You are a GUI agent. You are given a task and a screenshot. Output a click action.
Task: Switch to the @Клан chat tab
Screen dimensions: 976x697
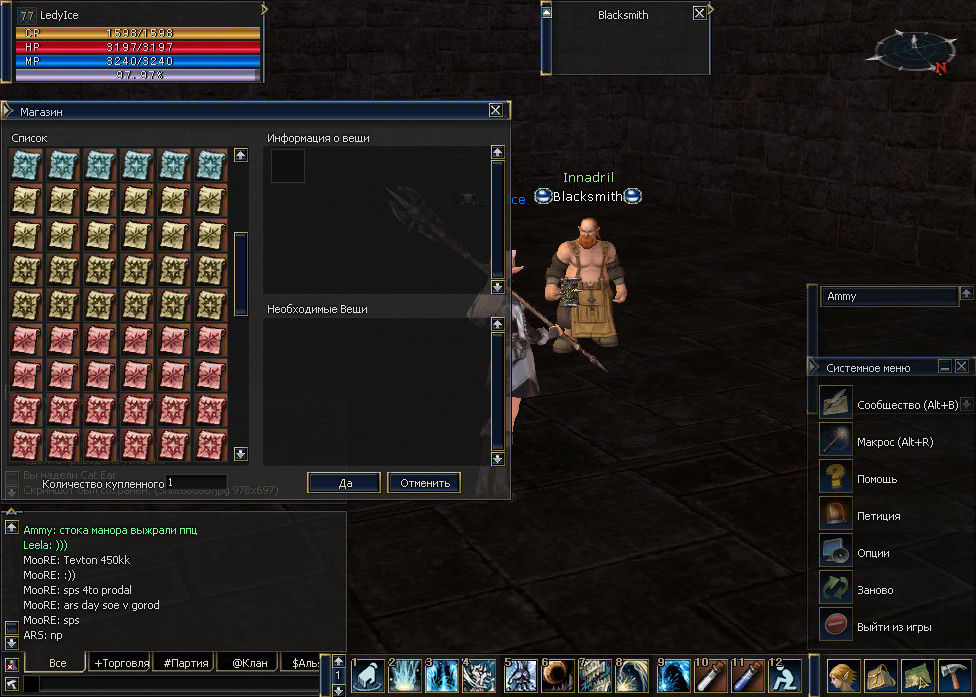pyautogui.click(x=250, y=662)
